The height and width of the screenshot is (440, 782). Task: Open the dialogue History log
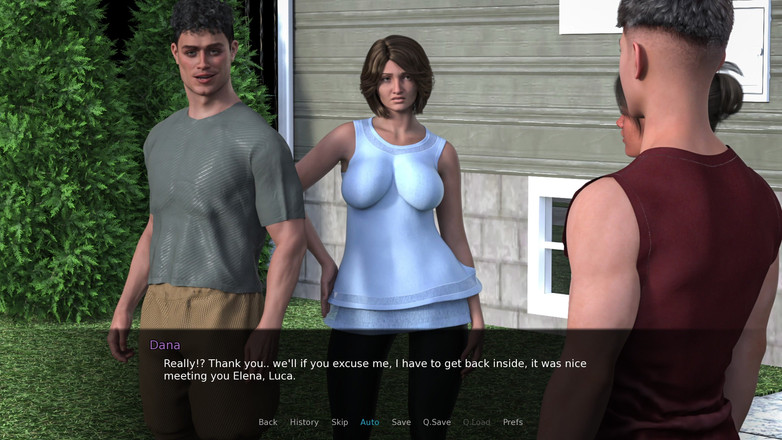(x=304, y=422)
